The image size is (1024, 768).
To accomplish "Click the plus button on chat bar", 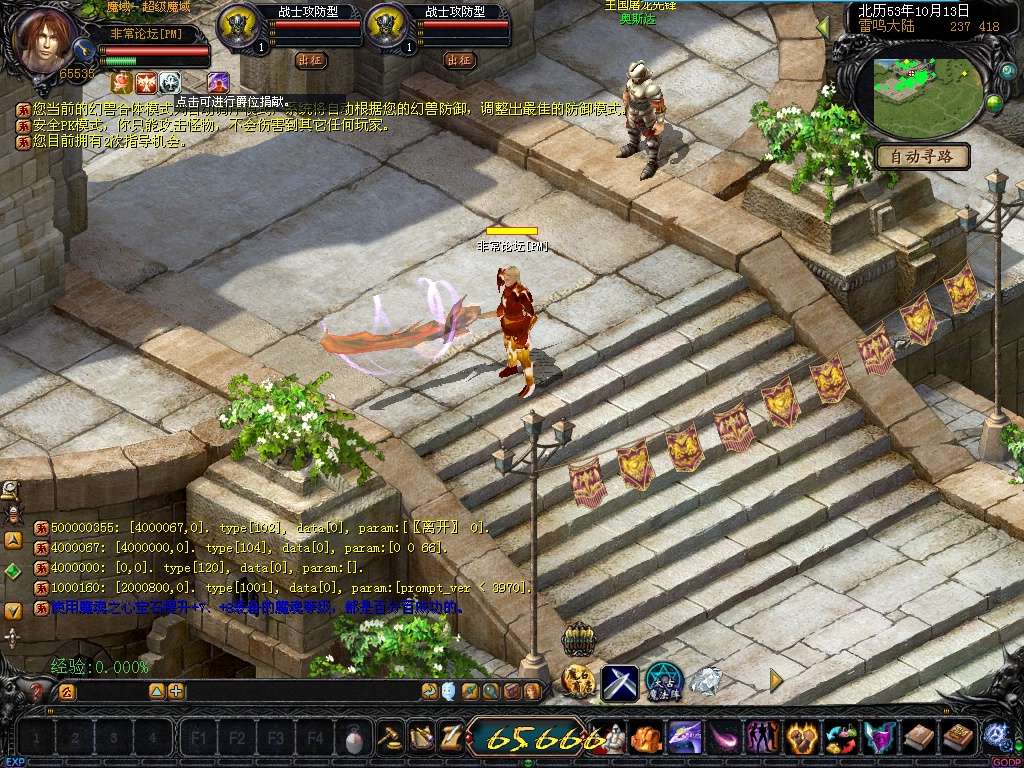I will (176, 691).
